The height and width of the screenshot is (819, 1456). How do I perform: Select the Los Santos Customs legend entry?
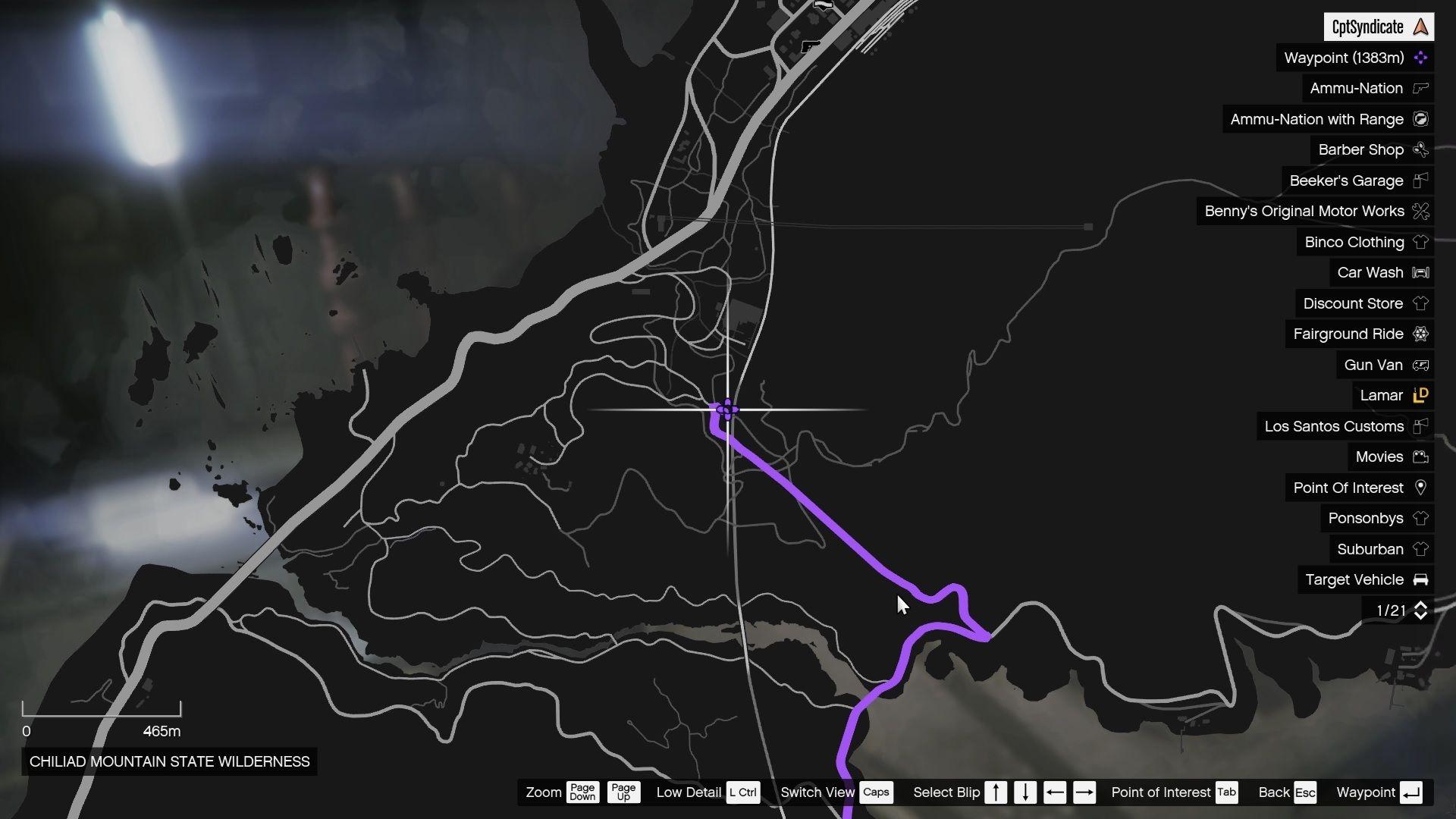pos(1335,426)
